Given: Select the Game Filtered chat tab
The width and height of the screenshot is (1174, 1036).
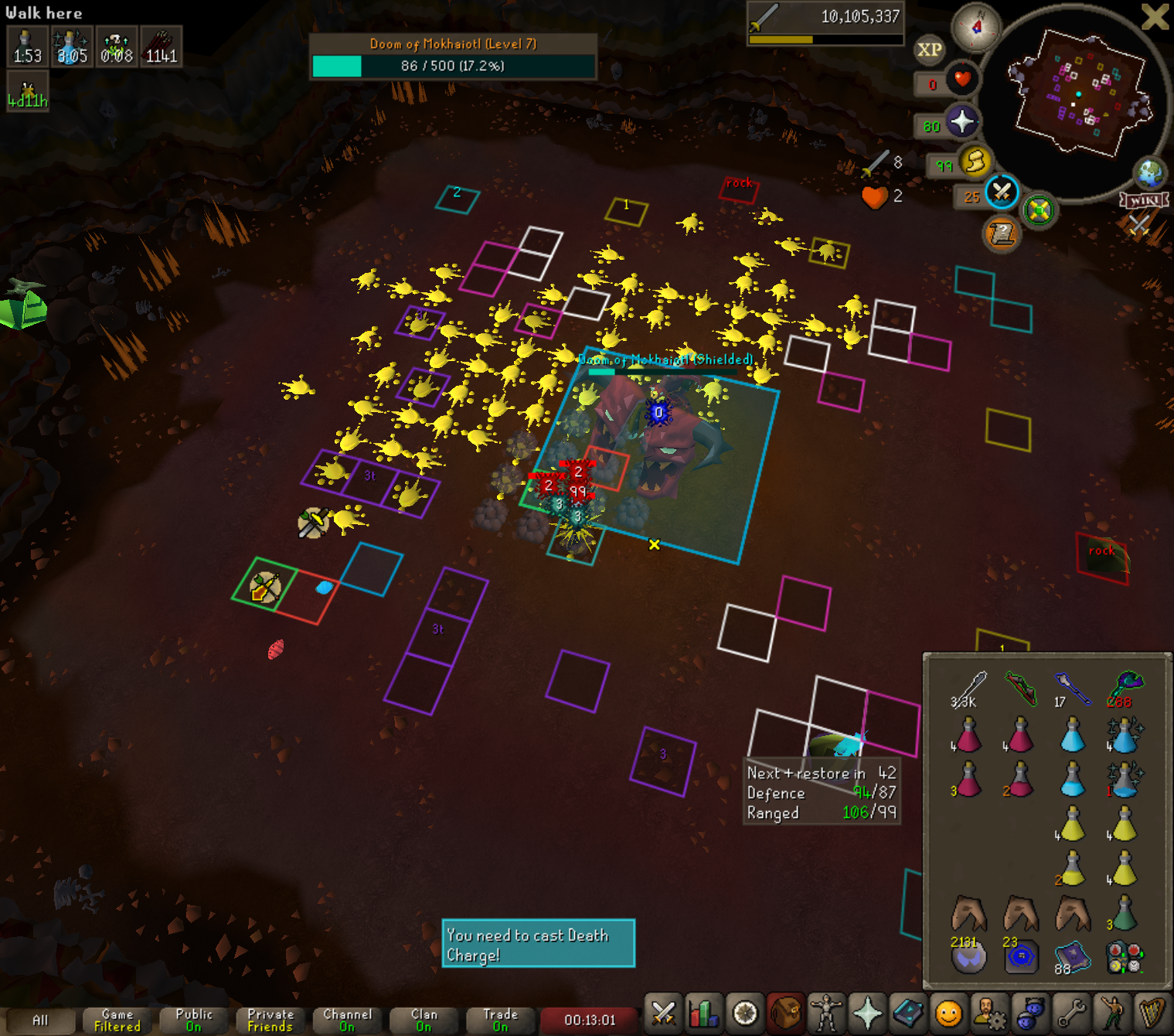Looking at the screenshot, I should click(117, 1021).
